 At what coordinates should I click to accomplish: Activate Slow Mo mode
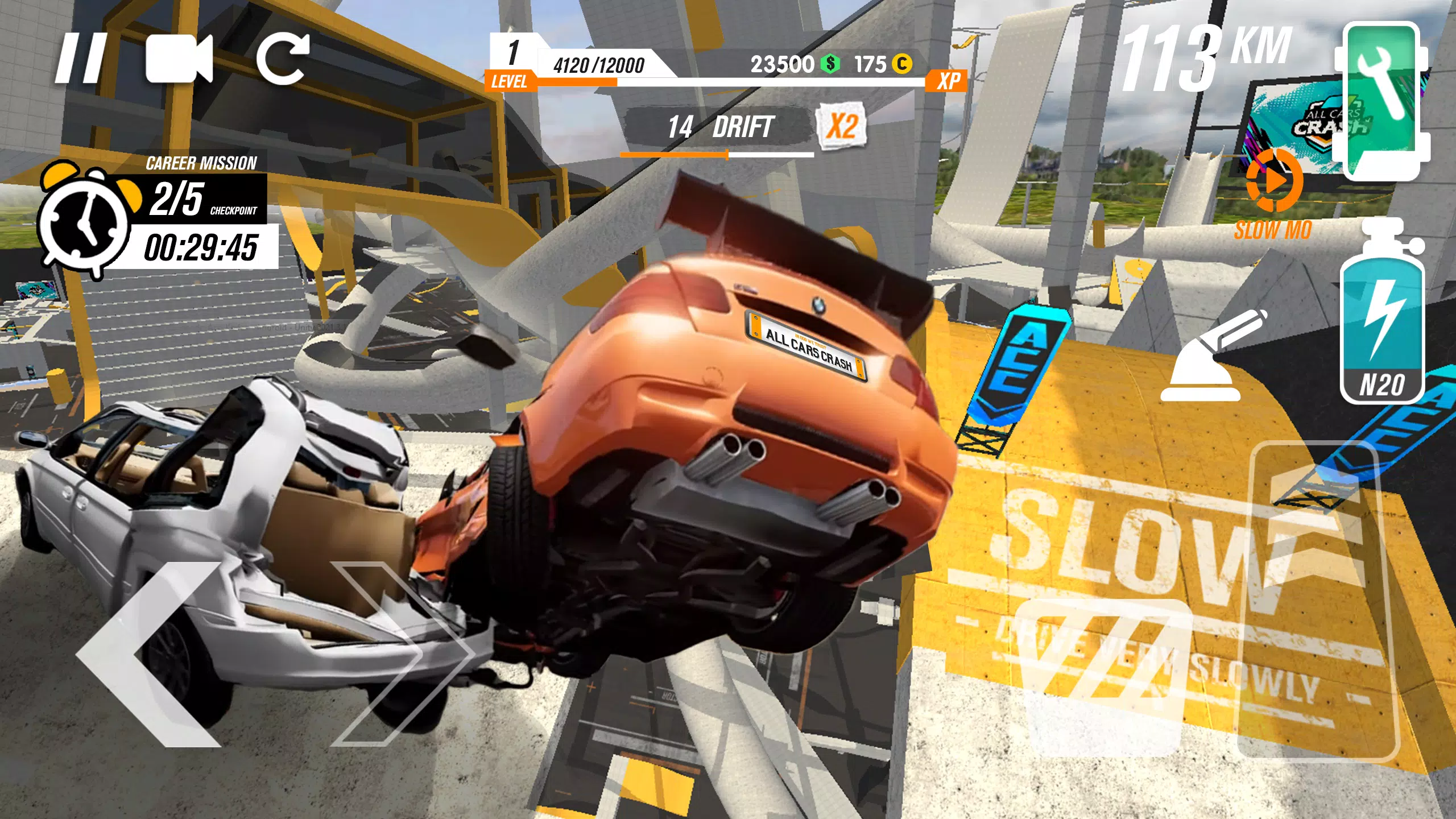1273,193
